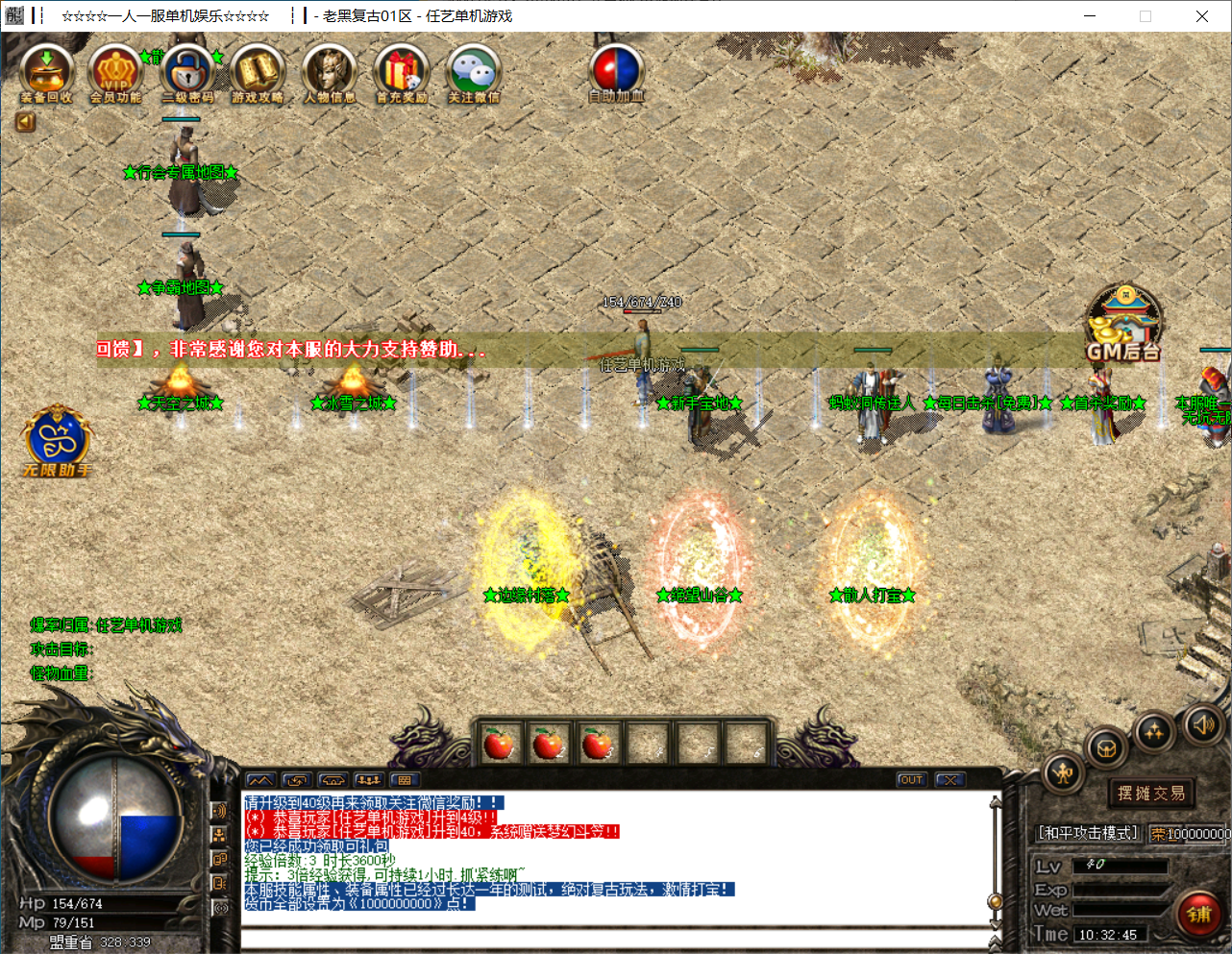The image size is (1232, 954).
Task: Click the OUT button above the chat
Action: 911,780
